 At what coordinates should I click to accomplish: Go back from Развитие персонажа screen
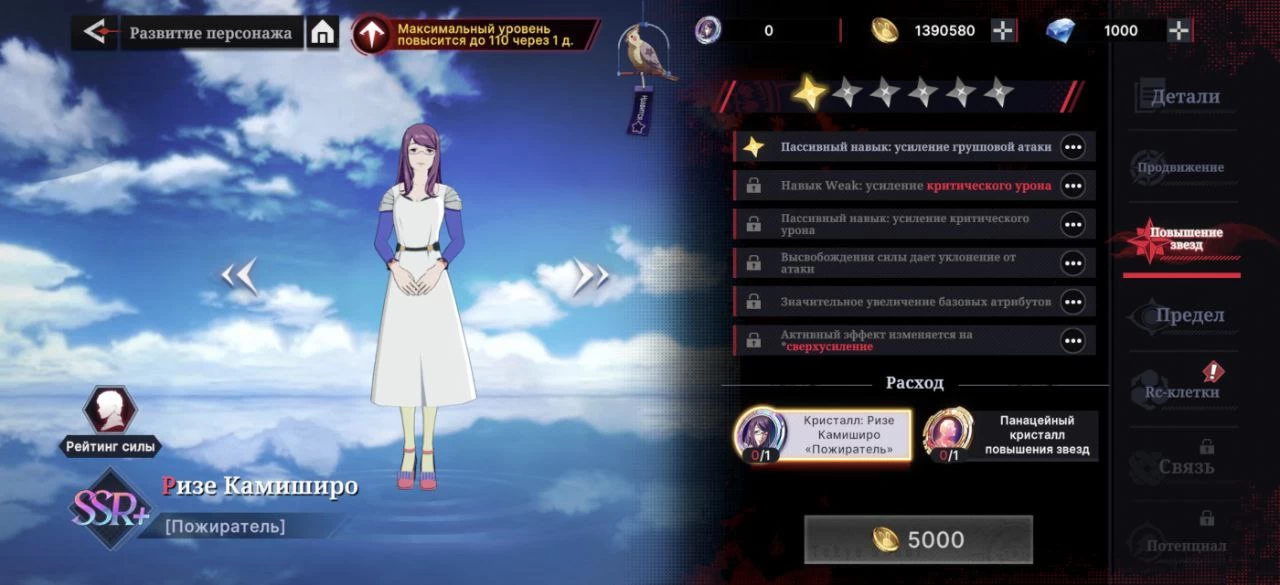[95, 32]
